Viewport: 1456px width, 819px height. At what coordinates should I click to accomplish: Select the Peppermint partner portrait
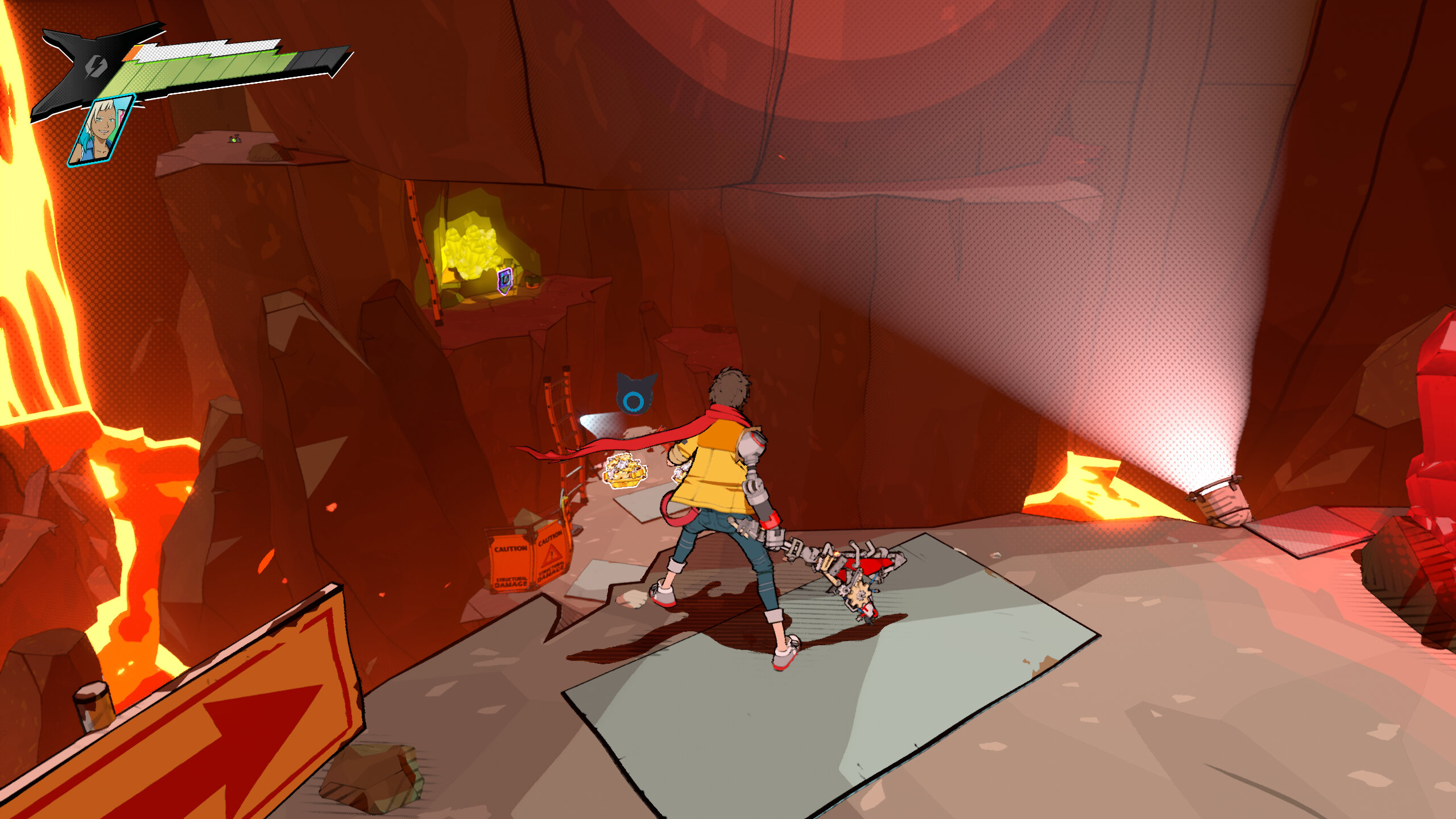(x=101, y=131)
